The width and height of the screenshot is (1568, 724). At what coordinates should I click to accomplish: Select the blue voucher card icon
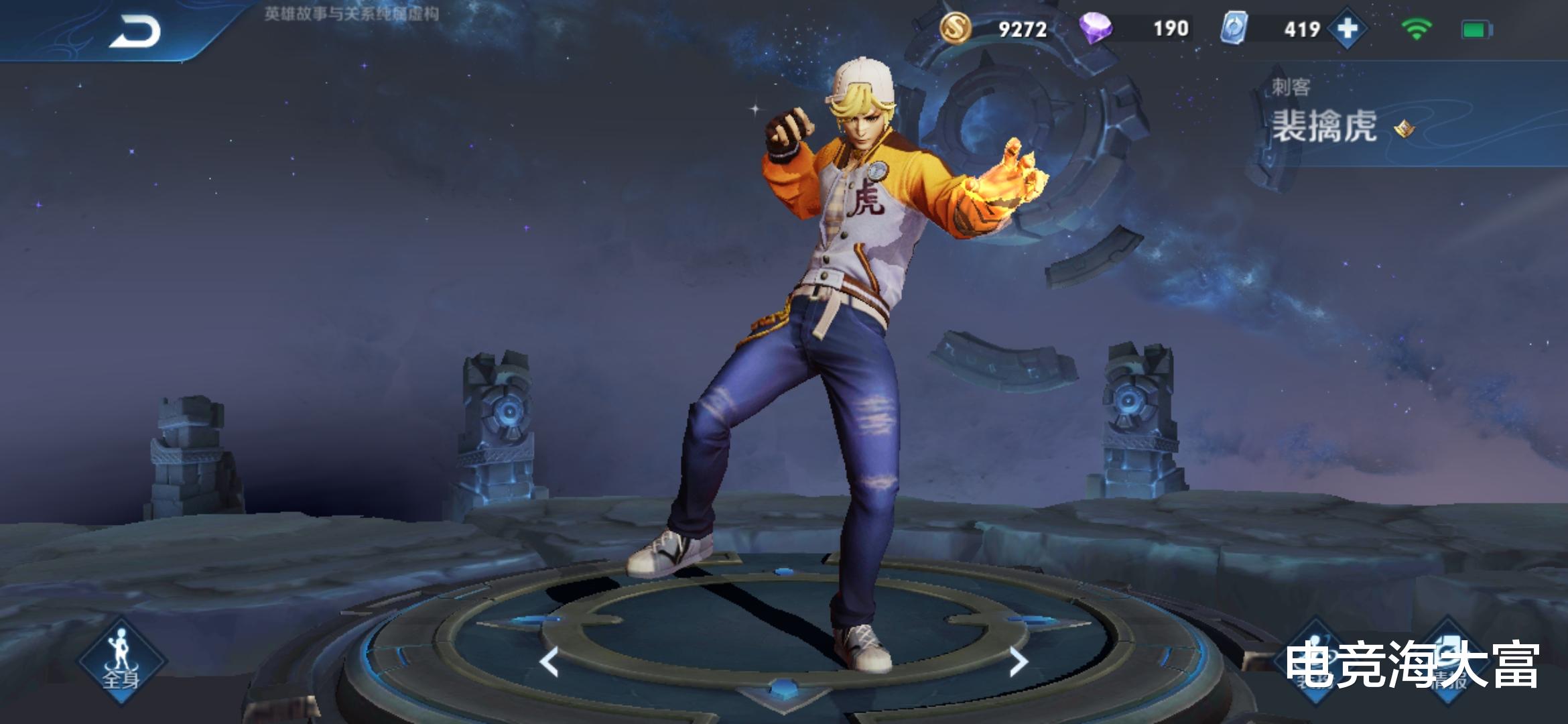click(x=1234, y=29)
